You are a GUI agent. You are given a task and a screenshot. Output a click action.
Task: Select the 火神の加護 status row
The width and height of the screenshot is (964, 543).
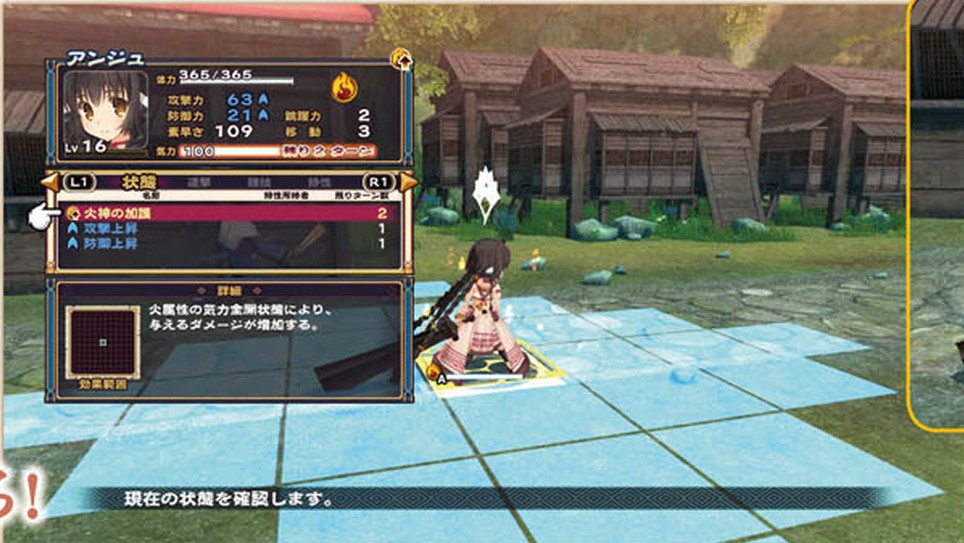tap(228, 213)
